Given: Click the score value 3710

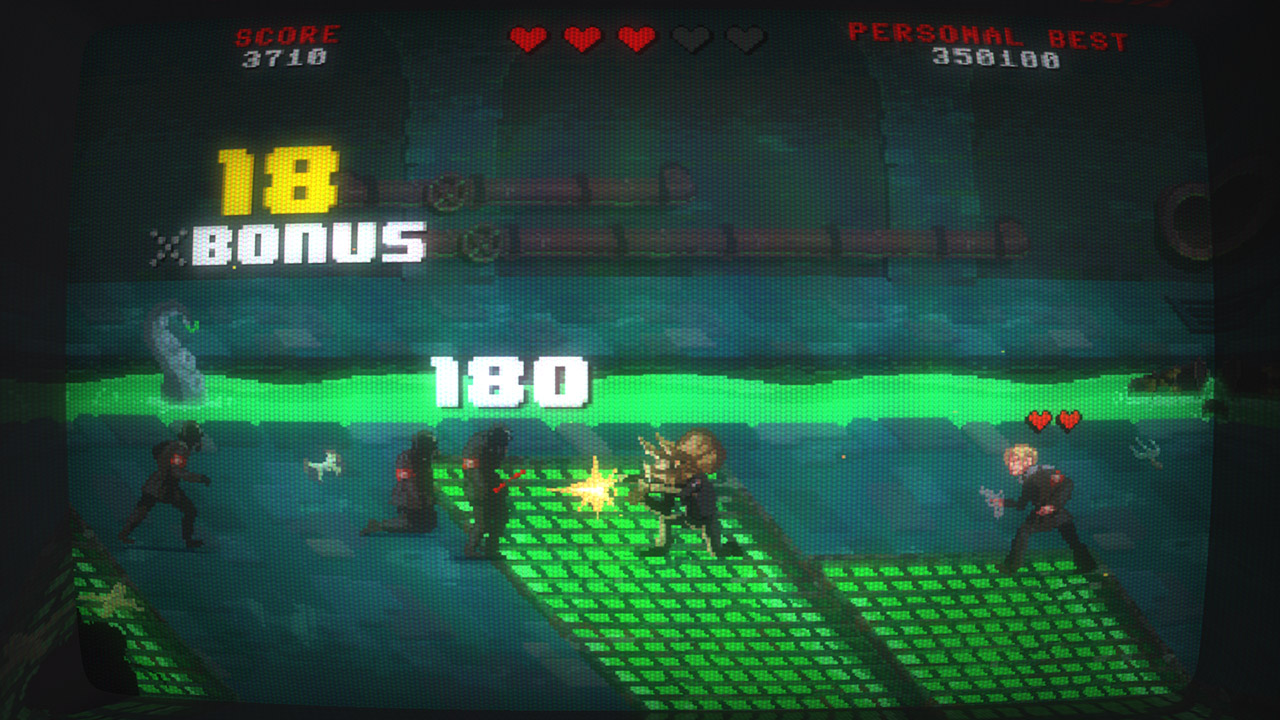Looking at the screenshot, I should (x=283, y=57).
